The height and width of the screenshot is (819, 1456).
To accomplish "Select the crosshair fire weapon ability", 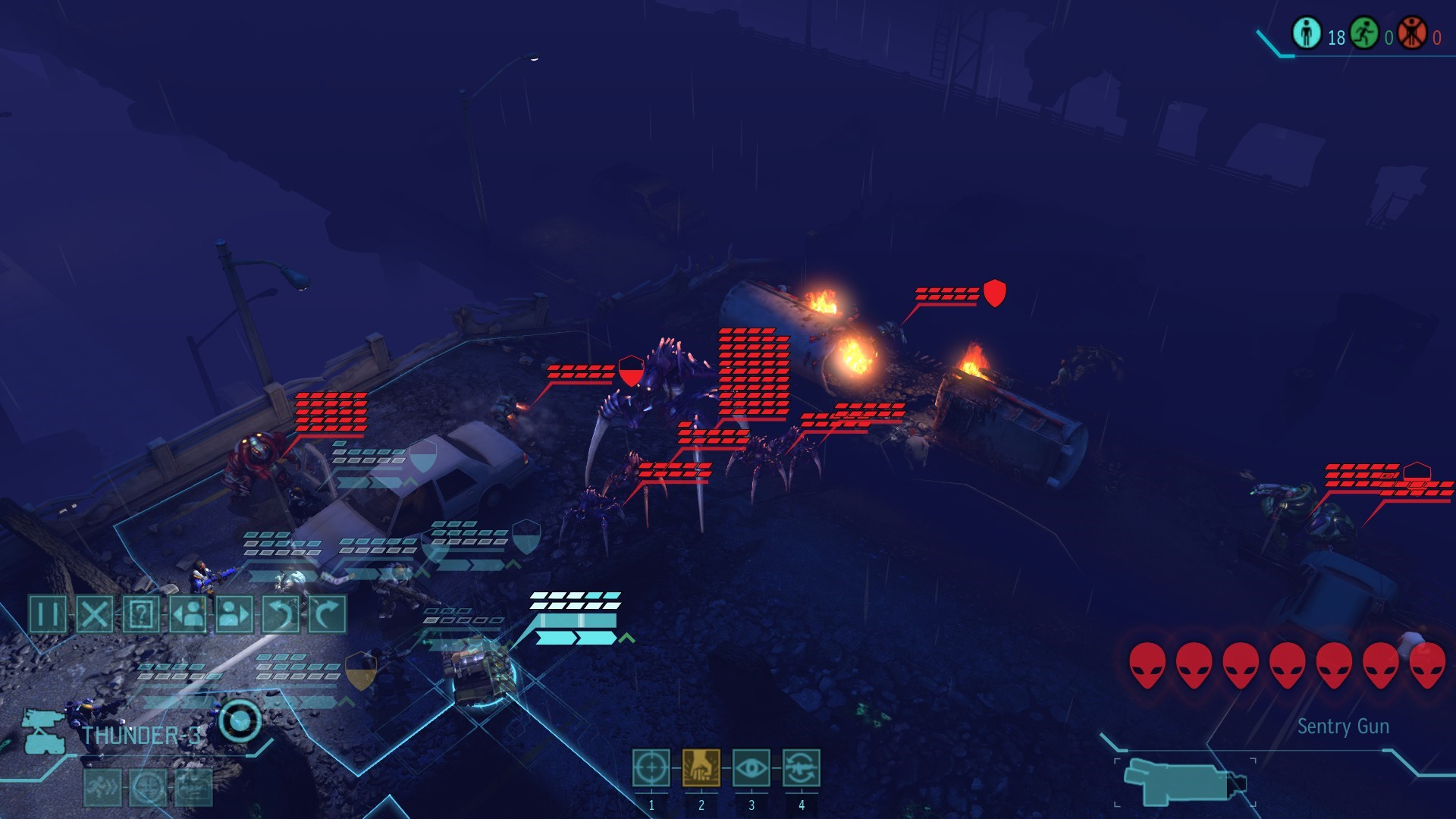I will pyautogui.click(x=651, y=768).
